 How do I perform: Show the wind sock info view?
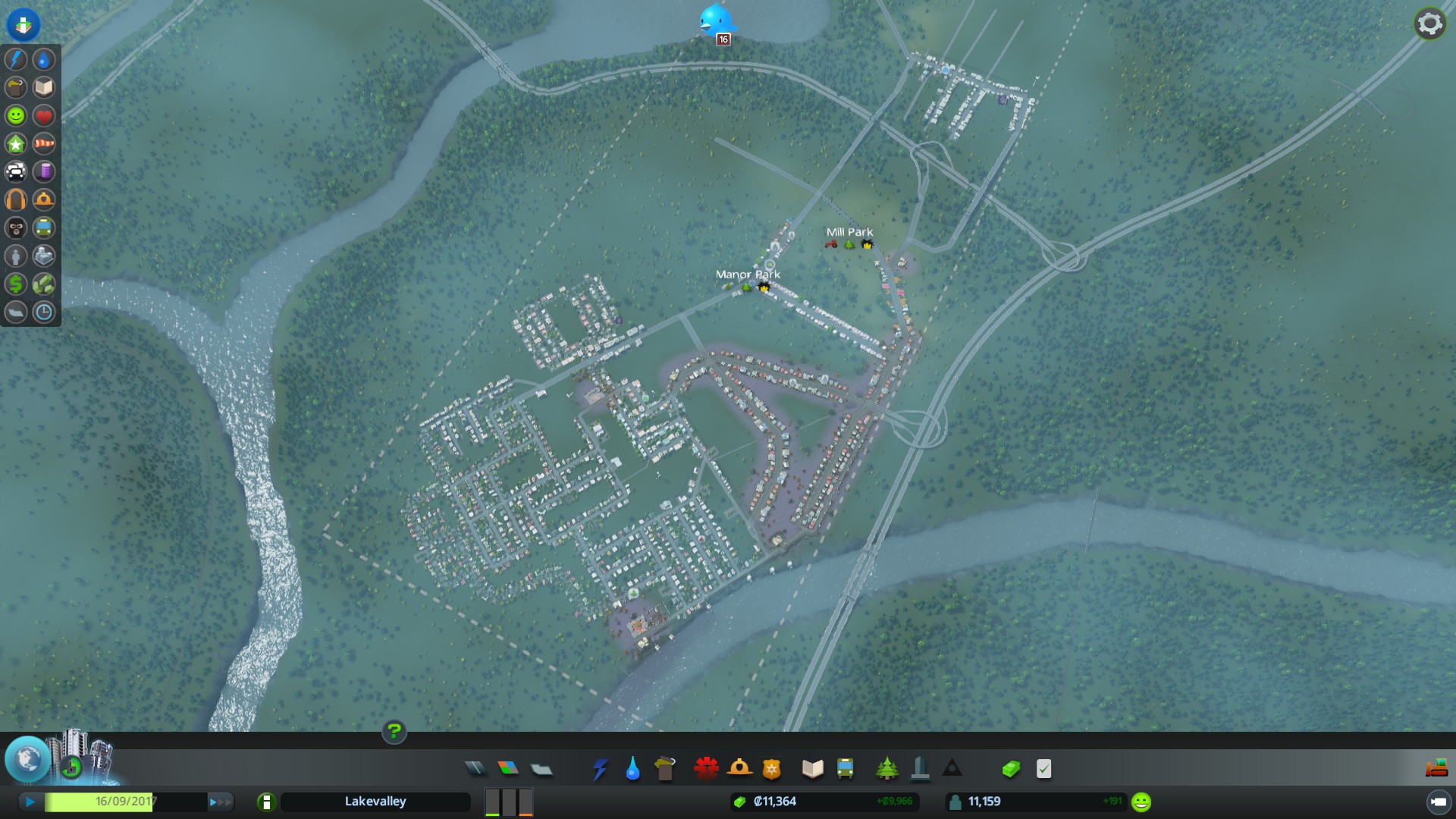point(44,144)
